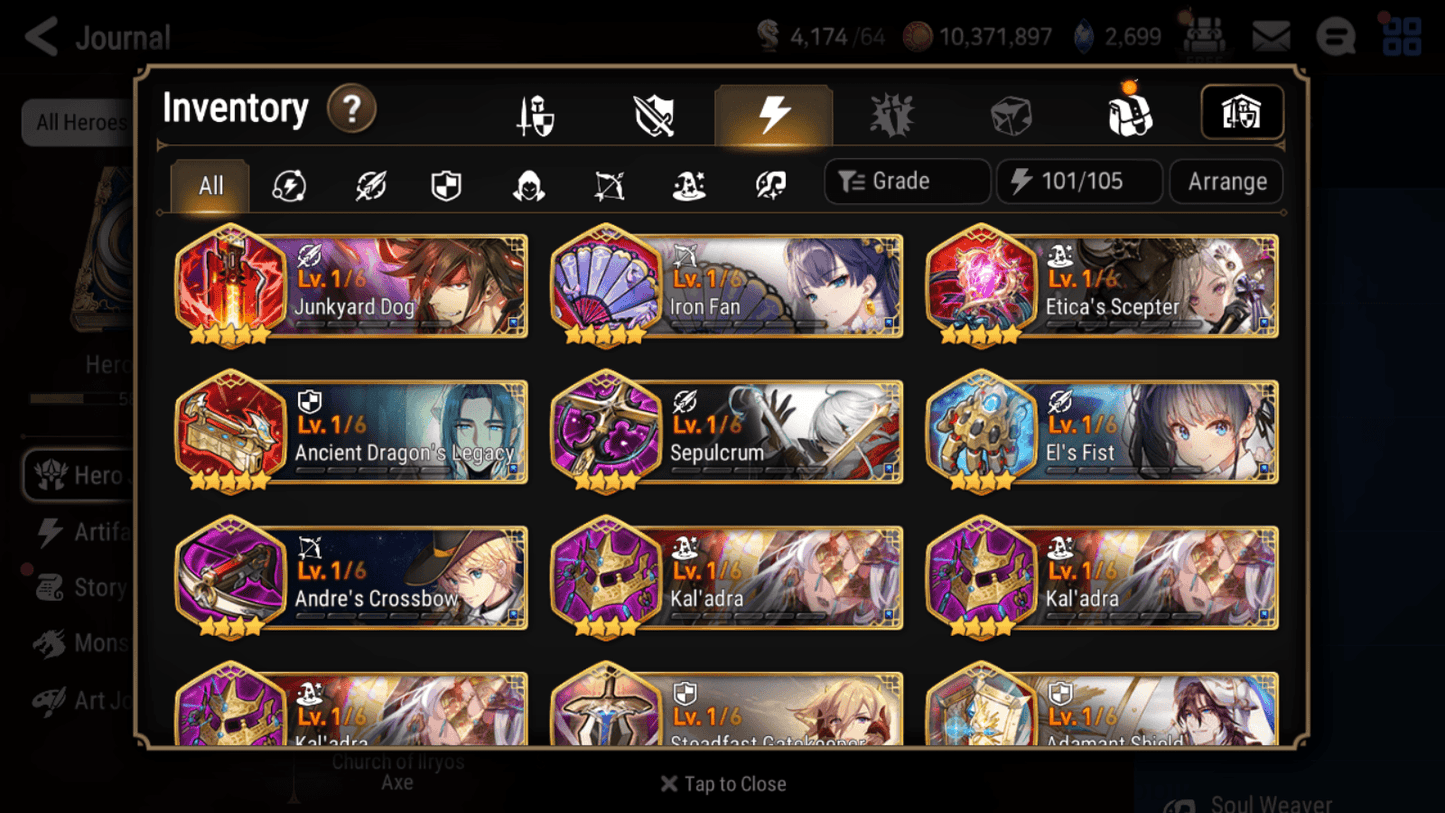This screenshot has height=813, width=1445.
Task: Open the Storage building icon
Action: coord(1242,113)
